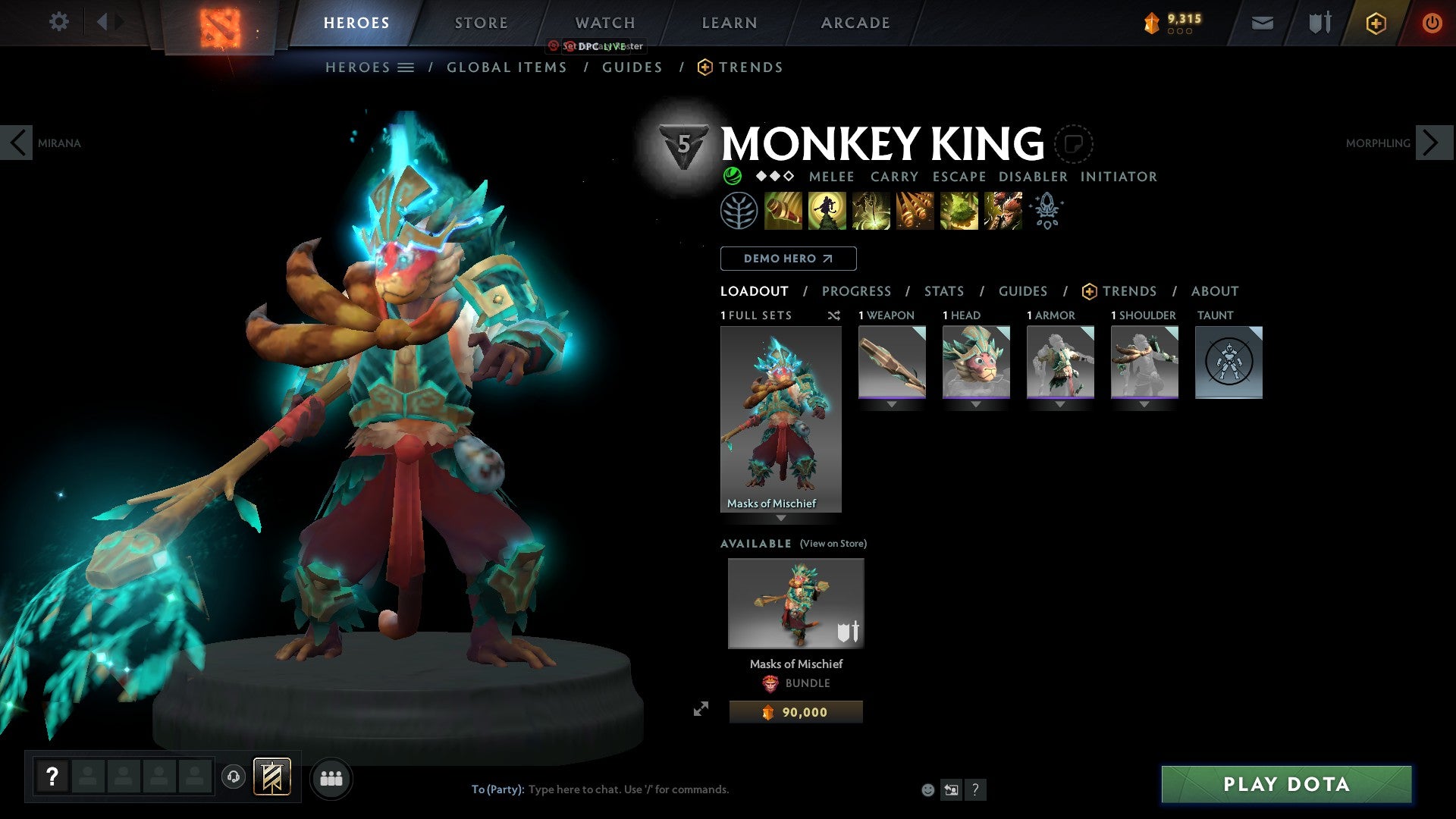Open the emoticon picker in the chat bar
The height and width of the screenshot is (819, 1456).
928,789
